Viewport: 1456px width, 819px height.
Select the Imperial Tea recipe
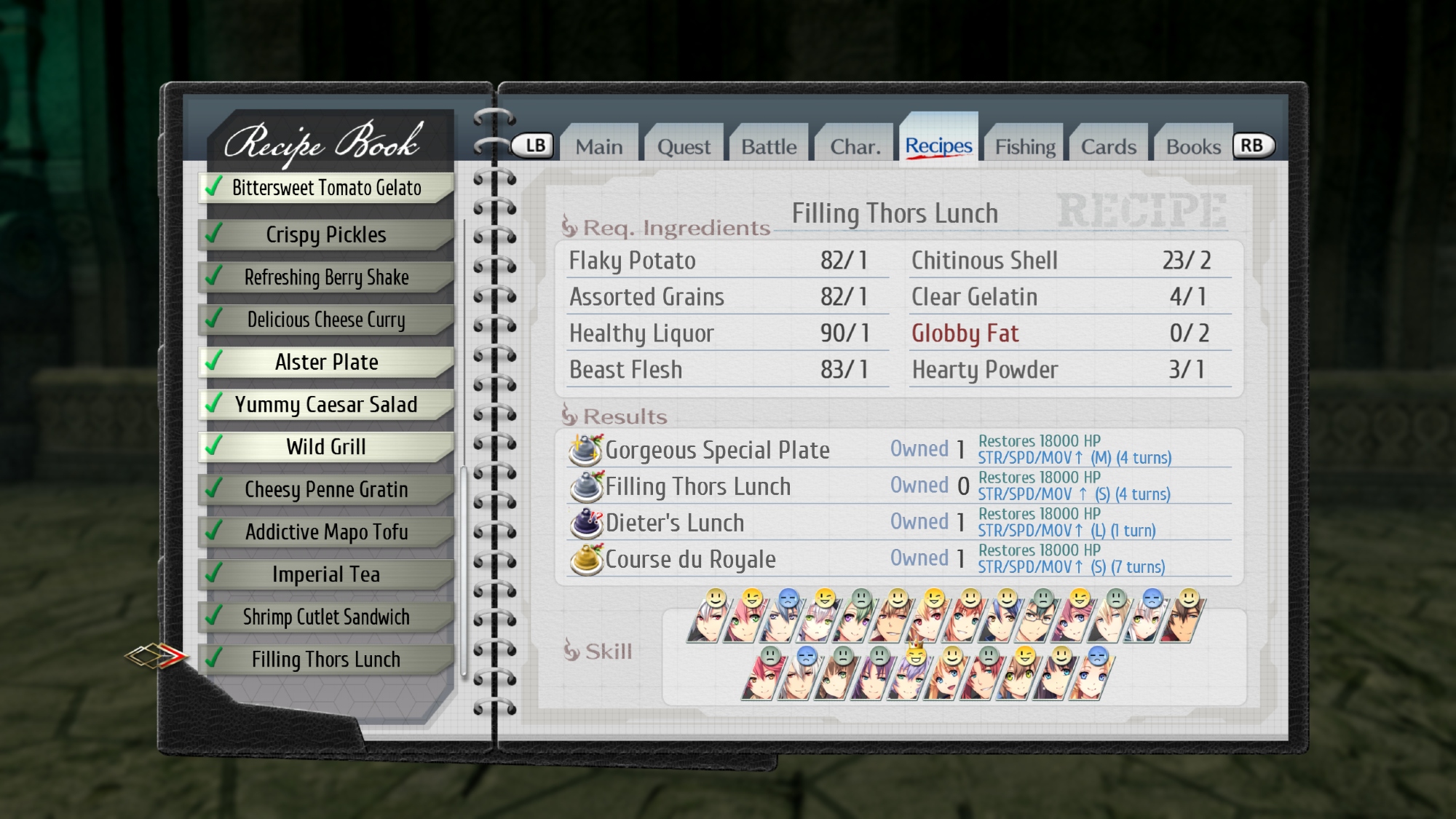point(326,574)
